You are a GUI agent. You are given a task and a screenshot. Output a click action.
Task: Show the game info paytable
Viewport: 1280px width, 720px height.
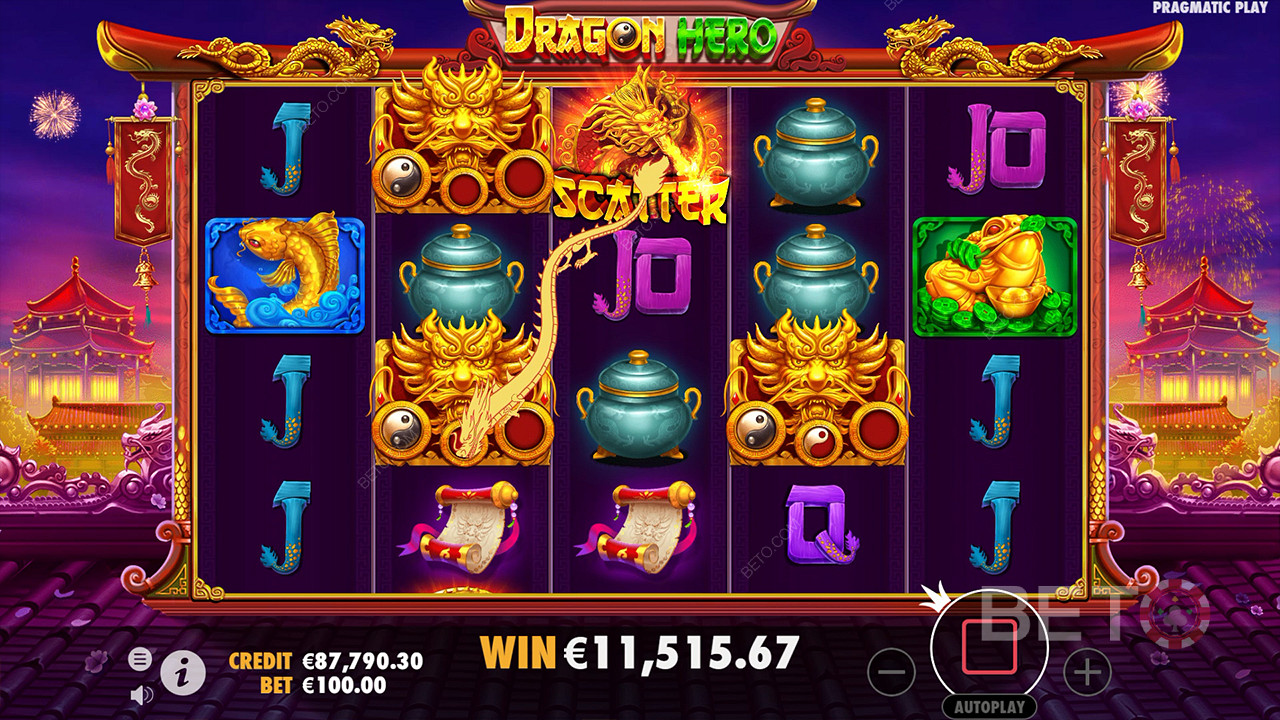[183, 674]
